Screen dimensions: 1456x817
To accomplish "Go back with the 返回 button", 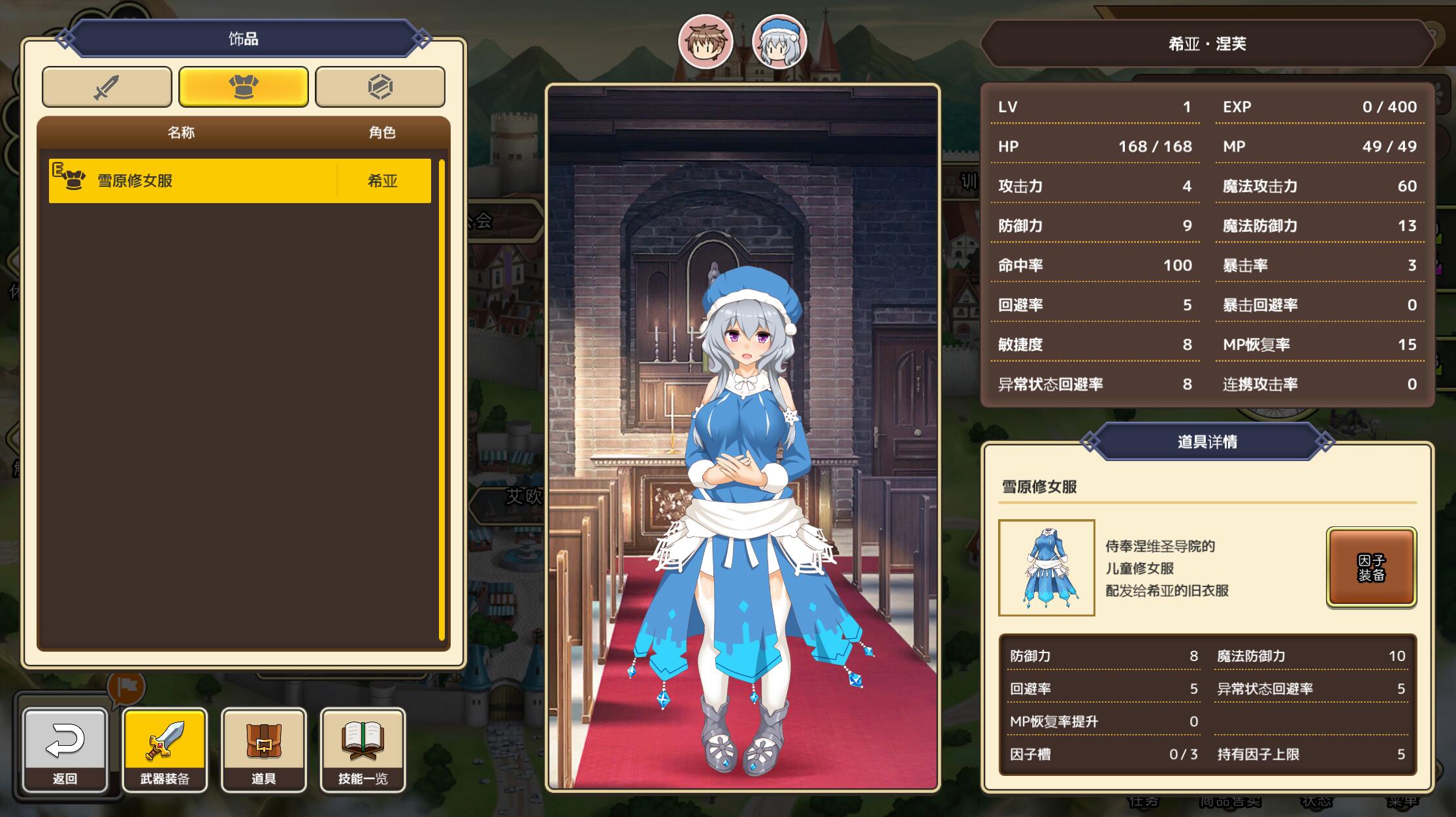I will 65,750.
